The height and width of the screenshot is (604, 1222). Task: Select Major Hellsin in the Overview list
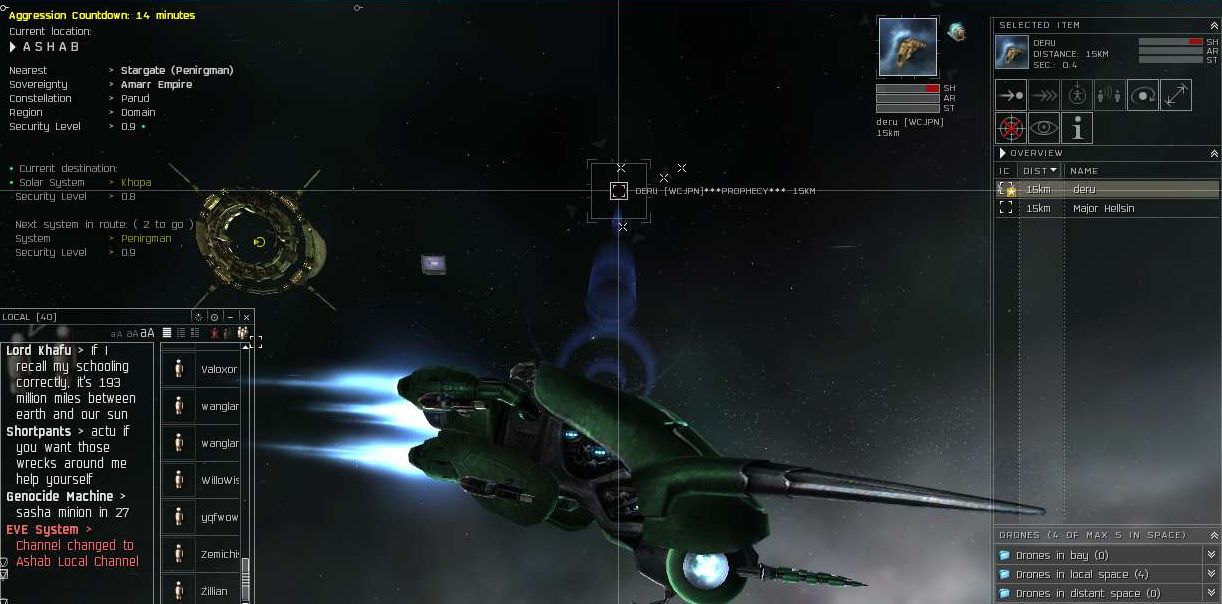(1103, 208)
